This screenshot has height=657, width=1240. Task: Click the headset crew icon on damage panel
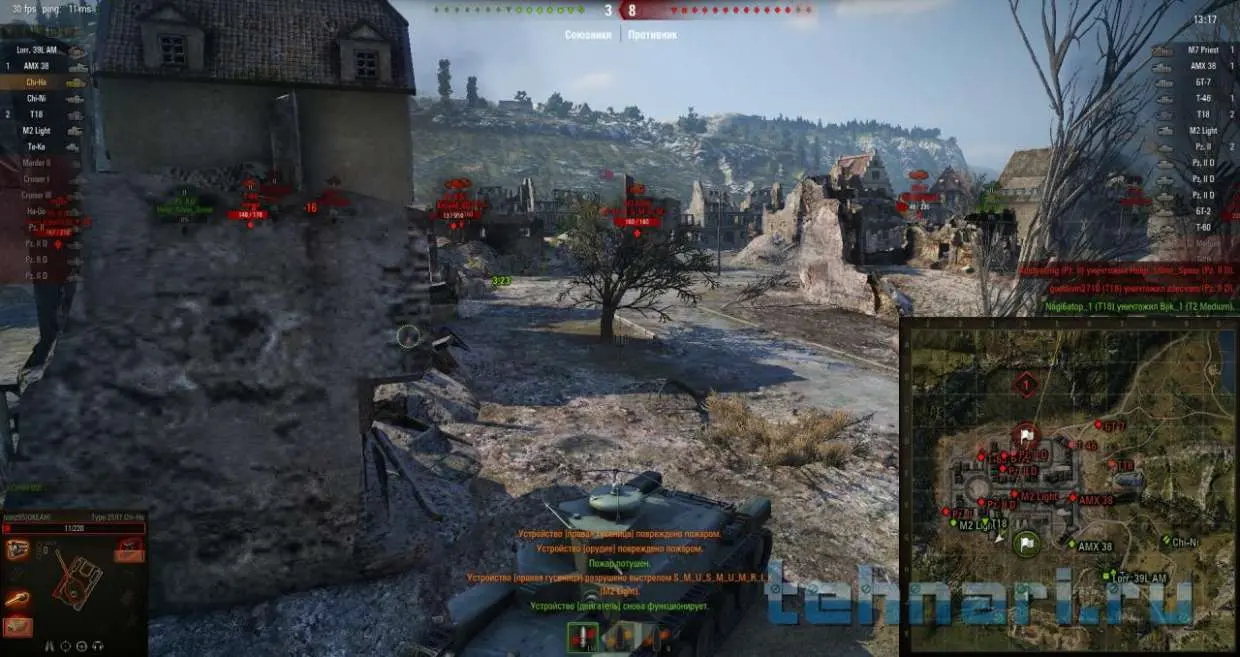click(98, 646)
